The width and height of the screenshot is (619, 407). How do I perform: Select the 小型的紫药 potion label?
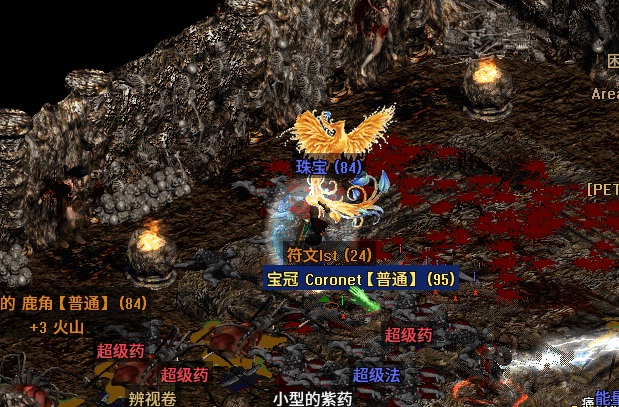pyautogui.click(x=313, y=398)
